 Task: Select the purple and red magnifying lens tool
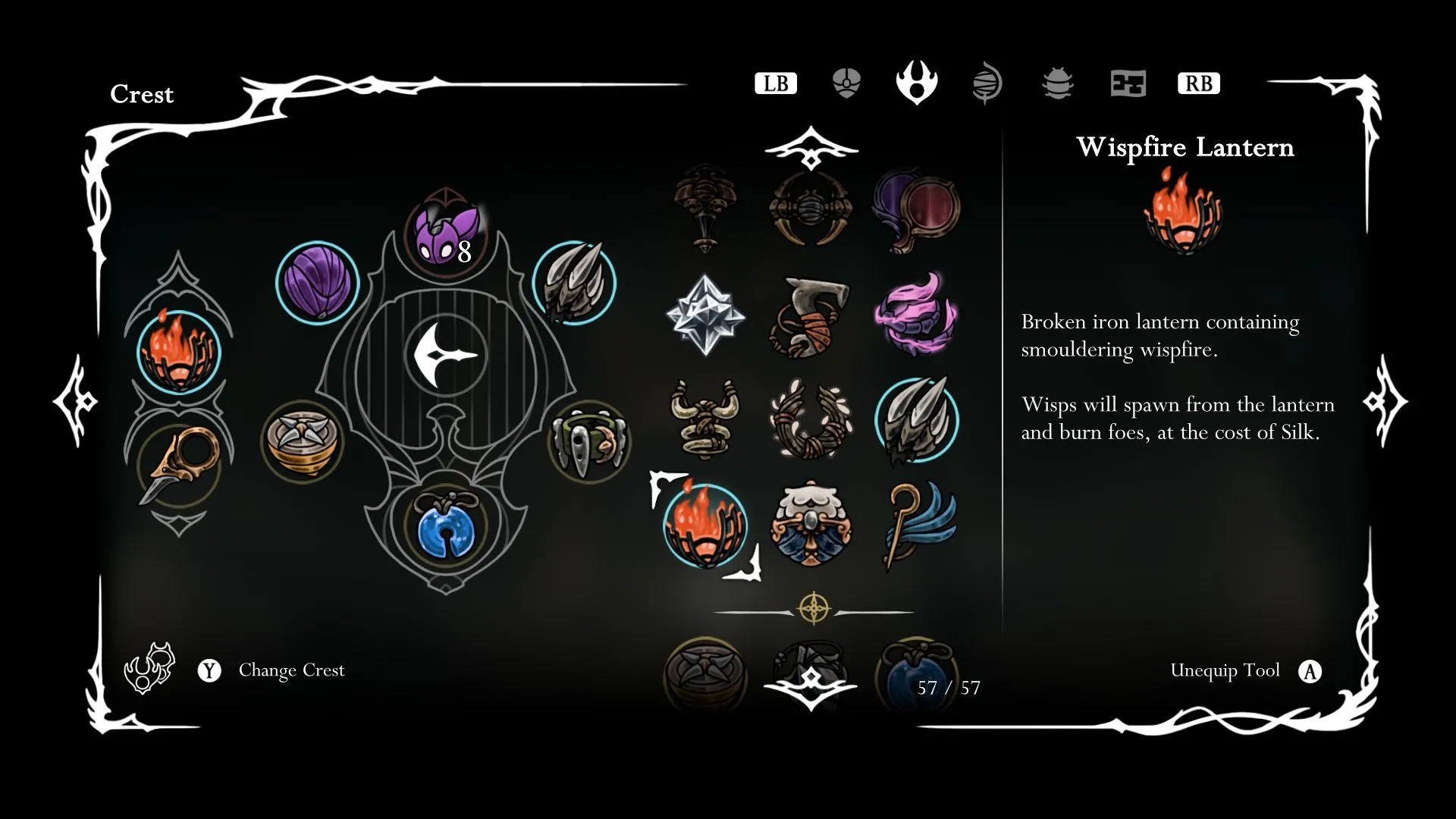[916, 209]
